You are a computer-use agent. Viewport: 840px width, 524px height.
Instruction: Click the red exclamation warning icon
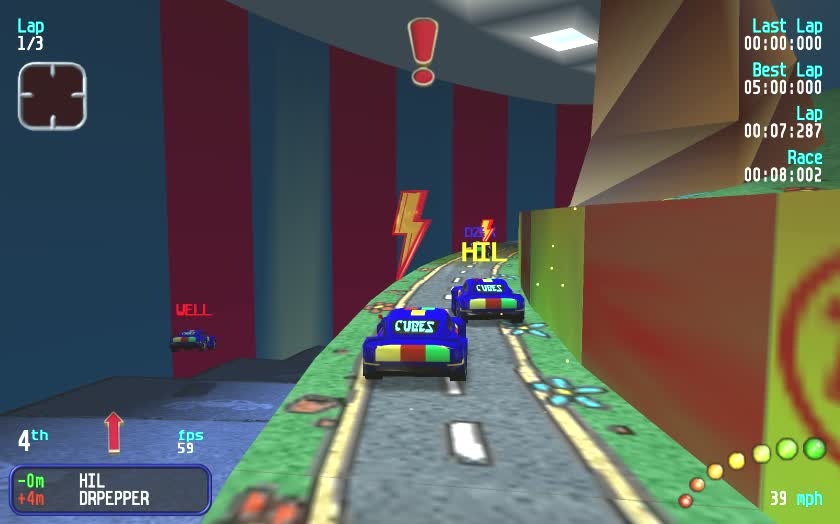pos(423,50)
